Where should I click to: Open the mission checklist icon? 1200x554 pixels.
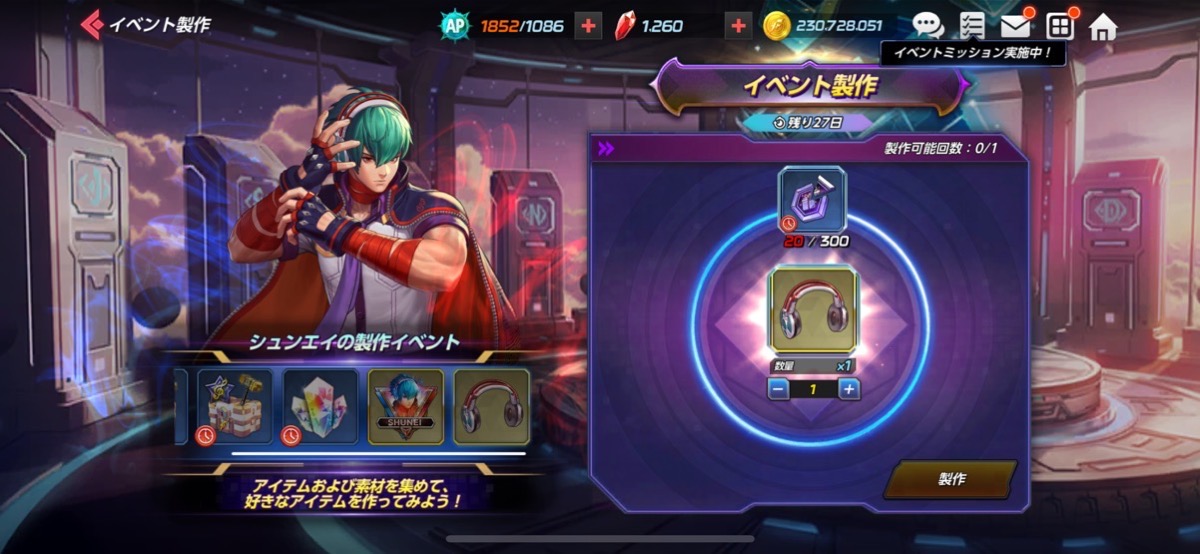(971, 25)
